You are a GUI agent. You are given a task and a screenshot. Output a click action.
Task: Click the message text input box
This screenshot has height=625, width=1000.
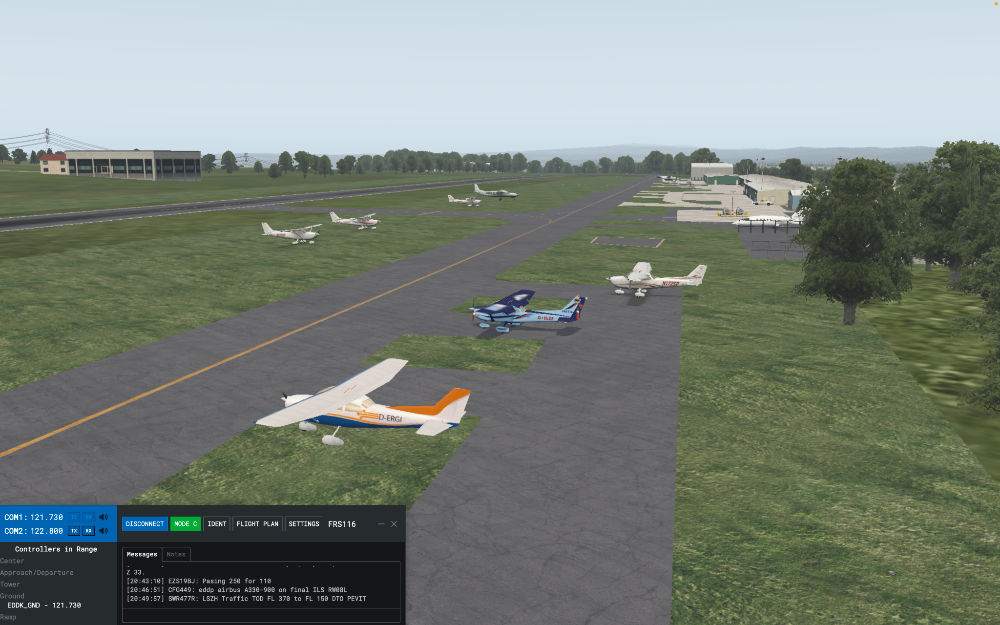261,616
